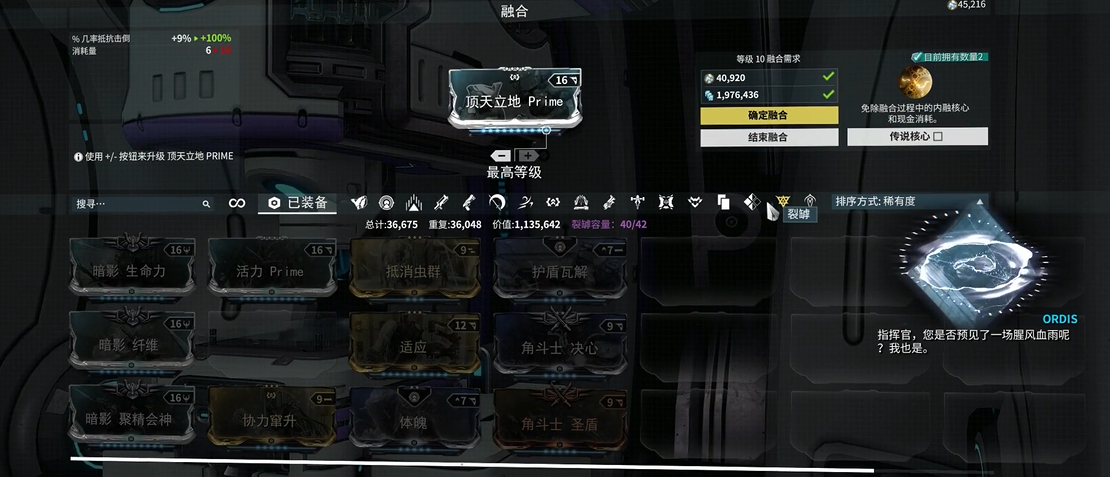Increase the mod rank with the plus button
This screenshot has width=1110, height=477.
(528, 156)
